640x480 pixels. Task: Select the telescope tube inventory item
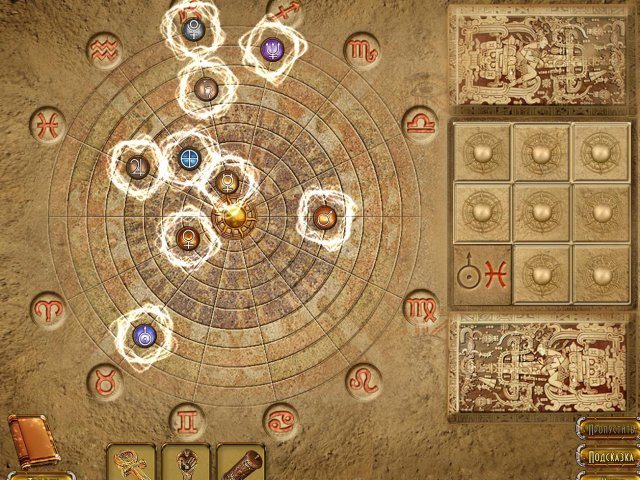[x=240, y=462]
